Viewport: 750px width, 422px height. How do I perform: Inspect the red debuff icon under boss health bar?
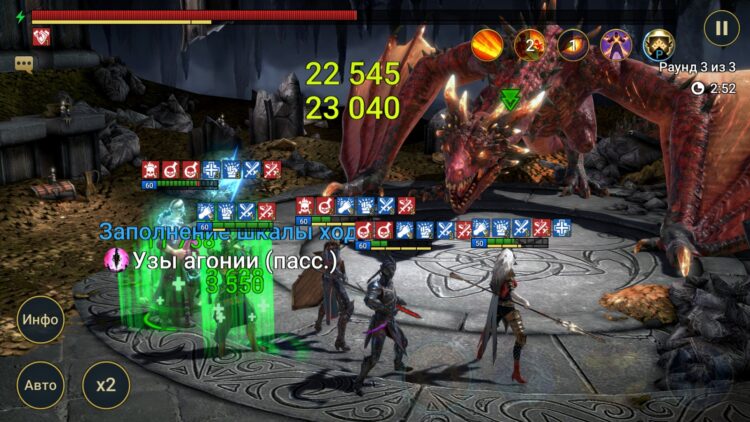click(41, 38)
